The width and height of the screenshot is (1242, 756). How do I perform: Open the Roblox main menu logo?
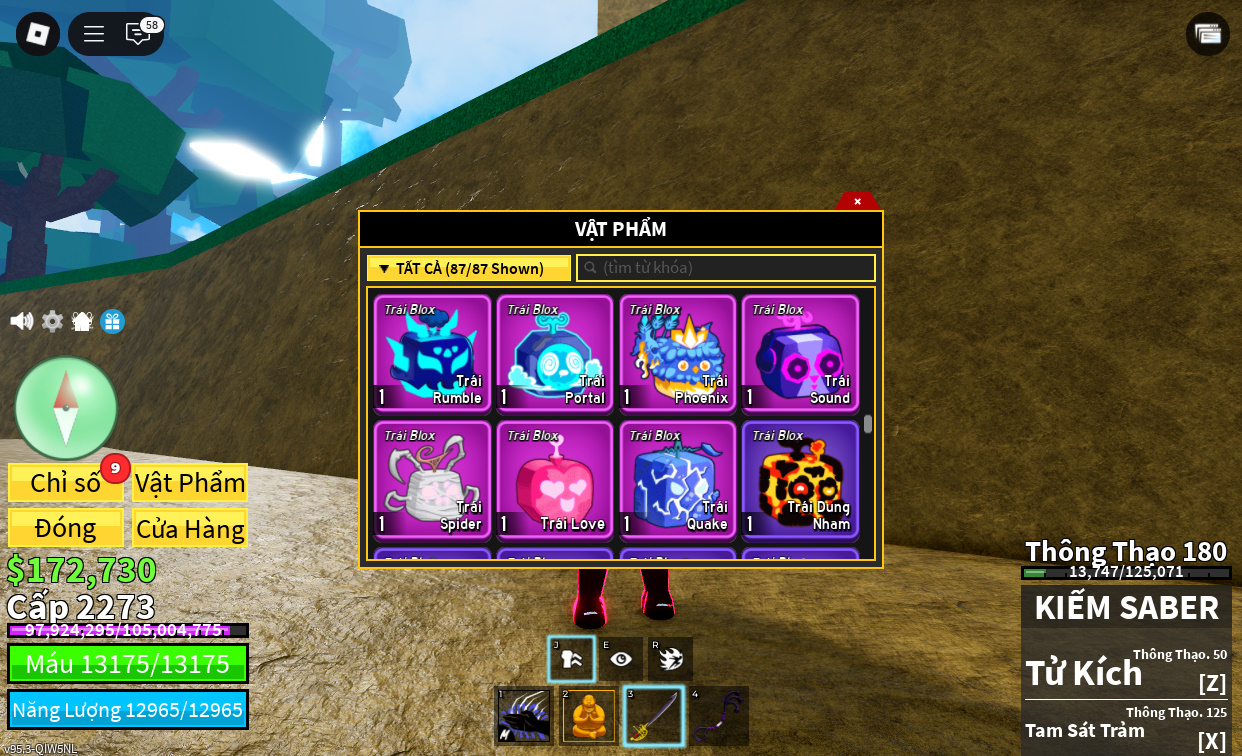click(38, 34)
